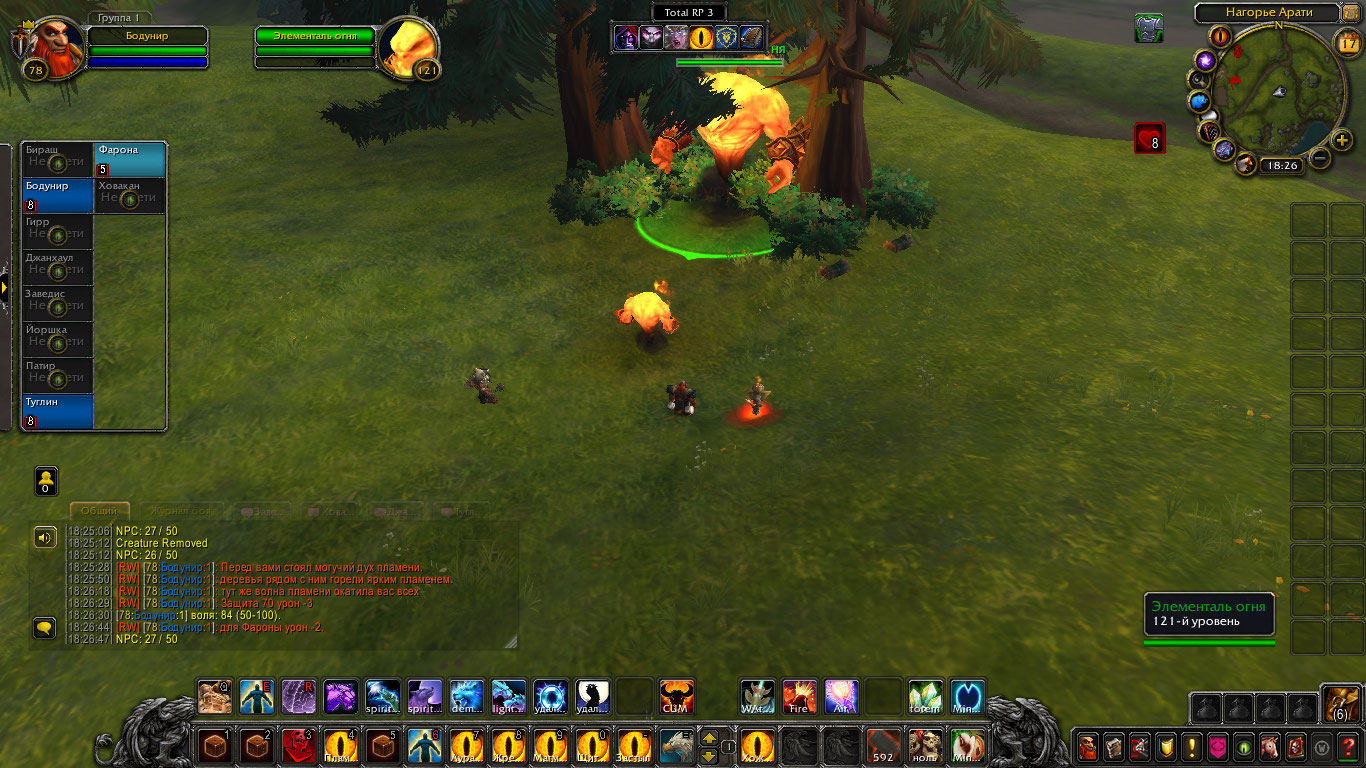Open the mounts horse-head micro button
Screen dimensions: 1366x768
[1270, 746]
